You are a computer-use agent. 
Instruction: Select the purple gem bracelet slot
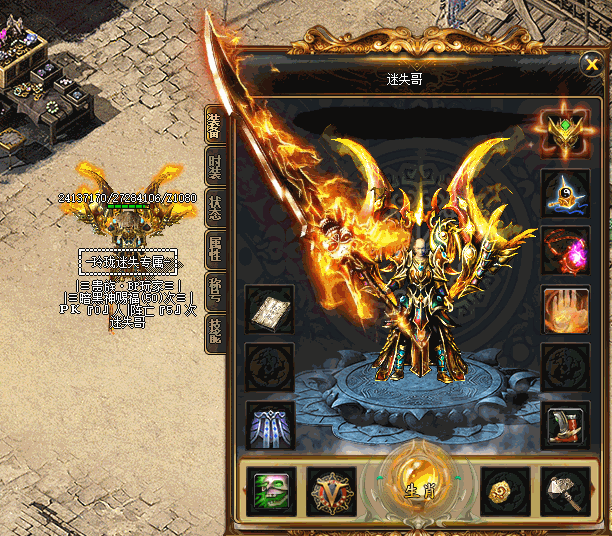pyautogui.click(x=565, y=250)
